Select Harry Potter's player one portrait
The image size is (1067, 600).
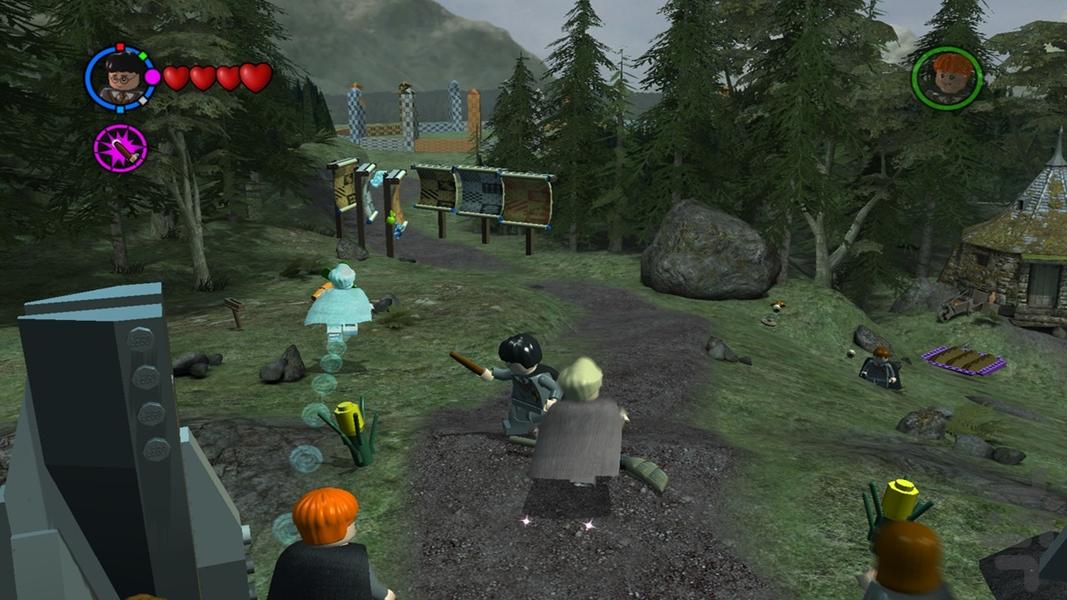[121, 78]
